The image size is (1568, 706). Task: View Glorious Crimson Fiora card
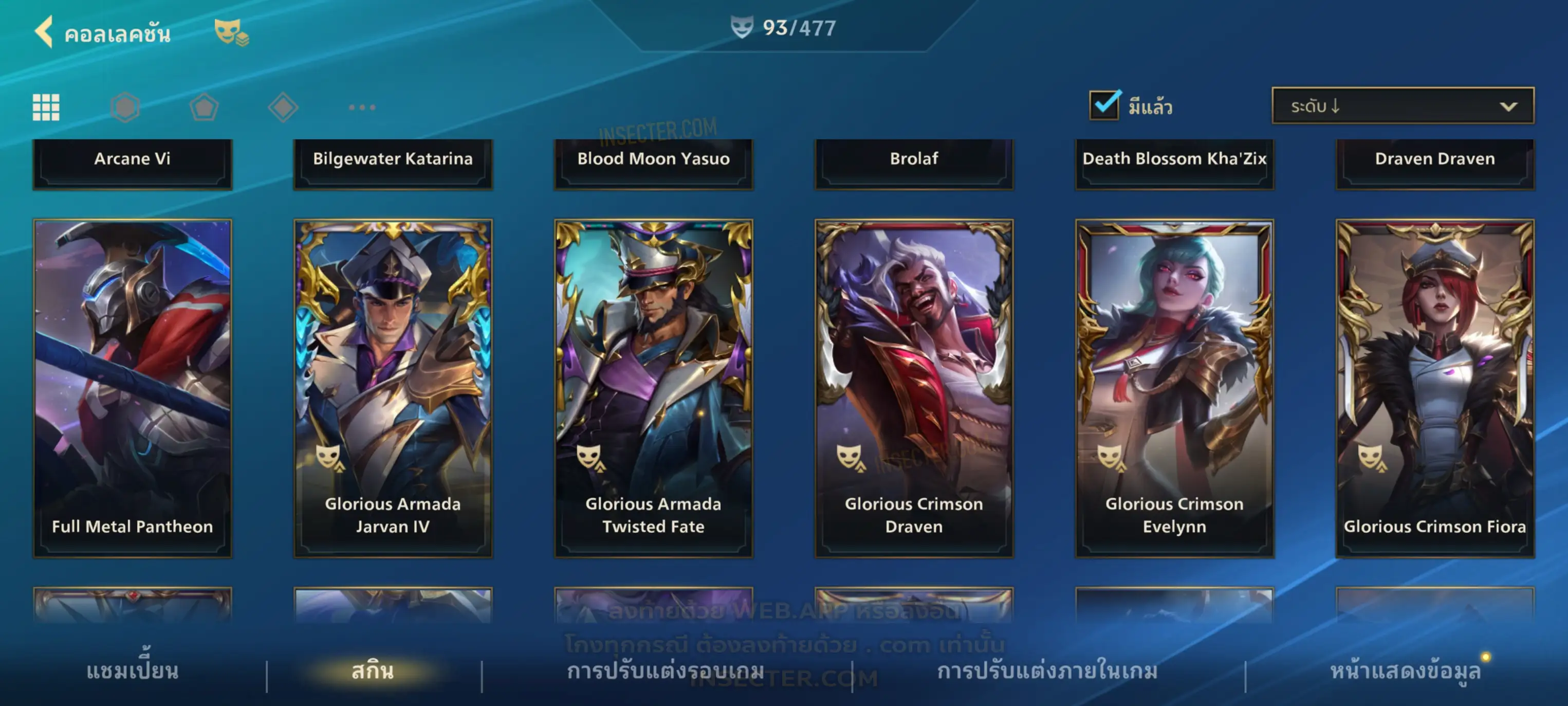[1435, 388]
